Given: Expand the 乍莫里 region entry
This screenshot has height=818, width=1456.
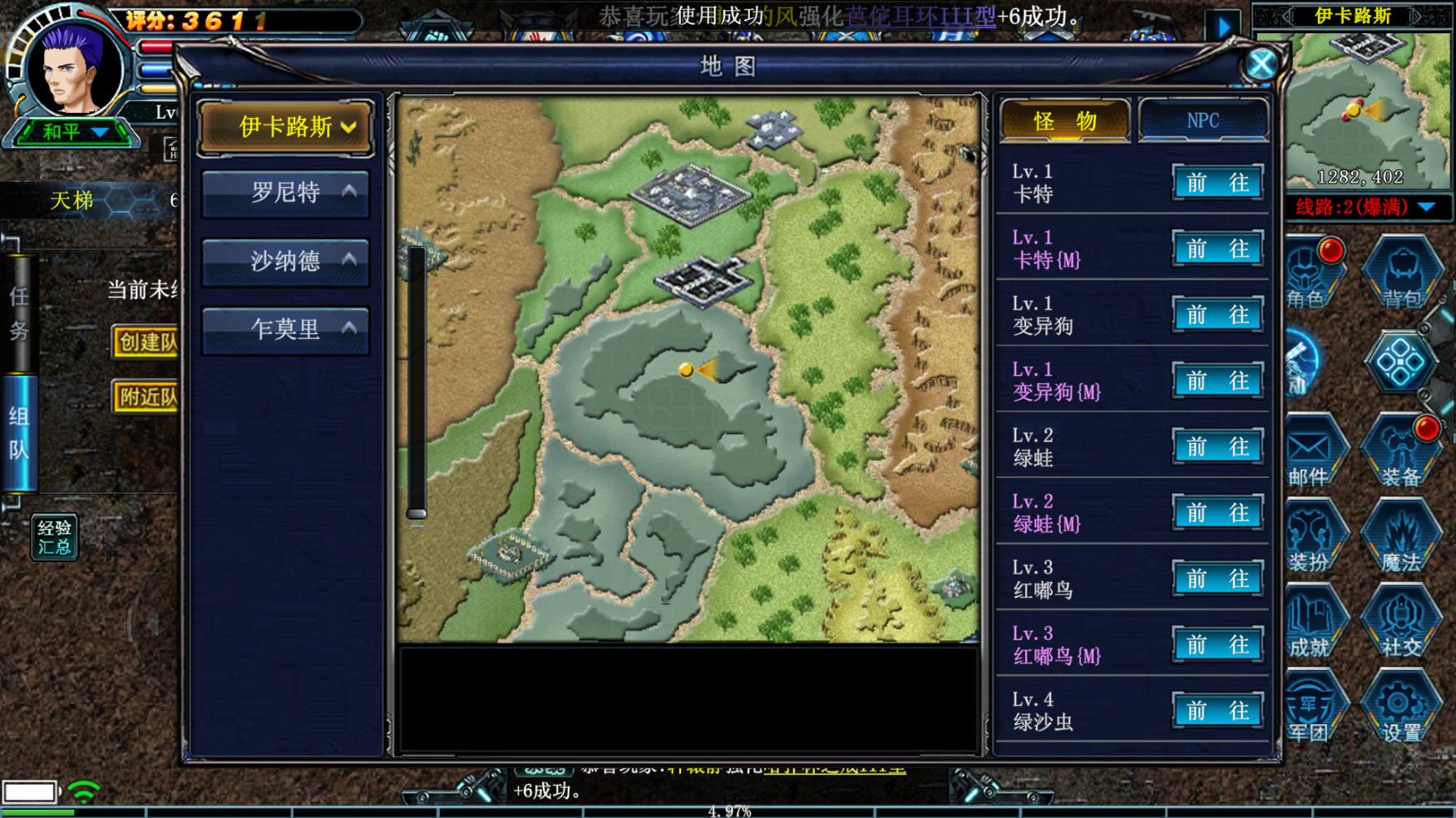Looking at the screenshot, I should (x=286, y=329).
